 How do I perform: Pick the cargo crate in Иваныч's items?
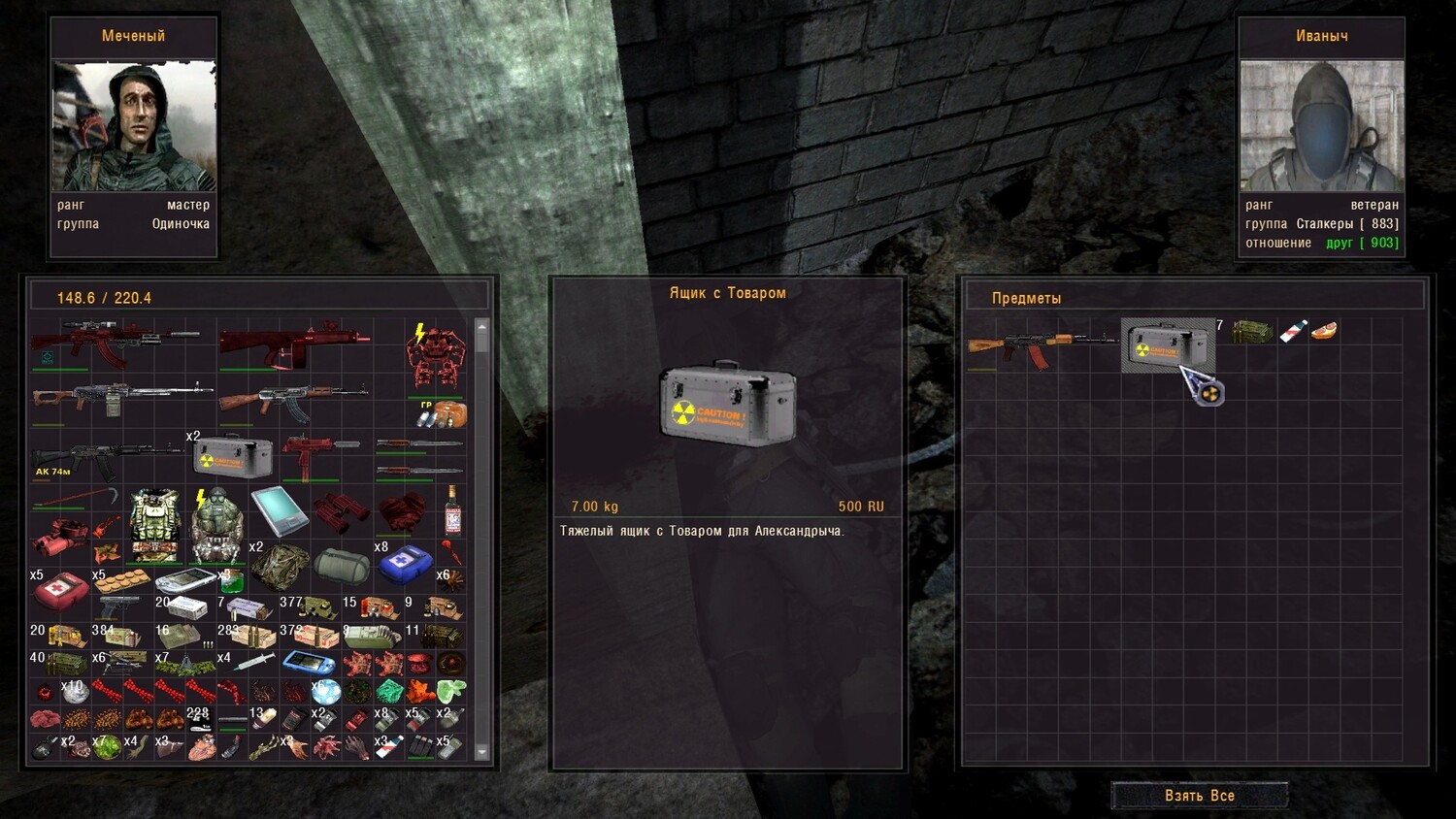(1167, 345)
